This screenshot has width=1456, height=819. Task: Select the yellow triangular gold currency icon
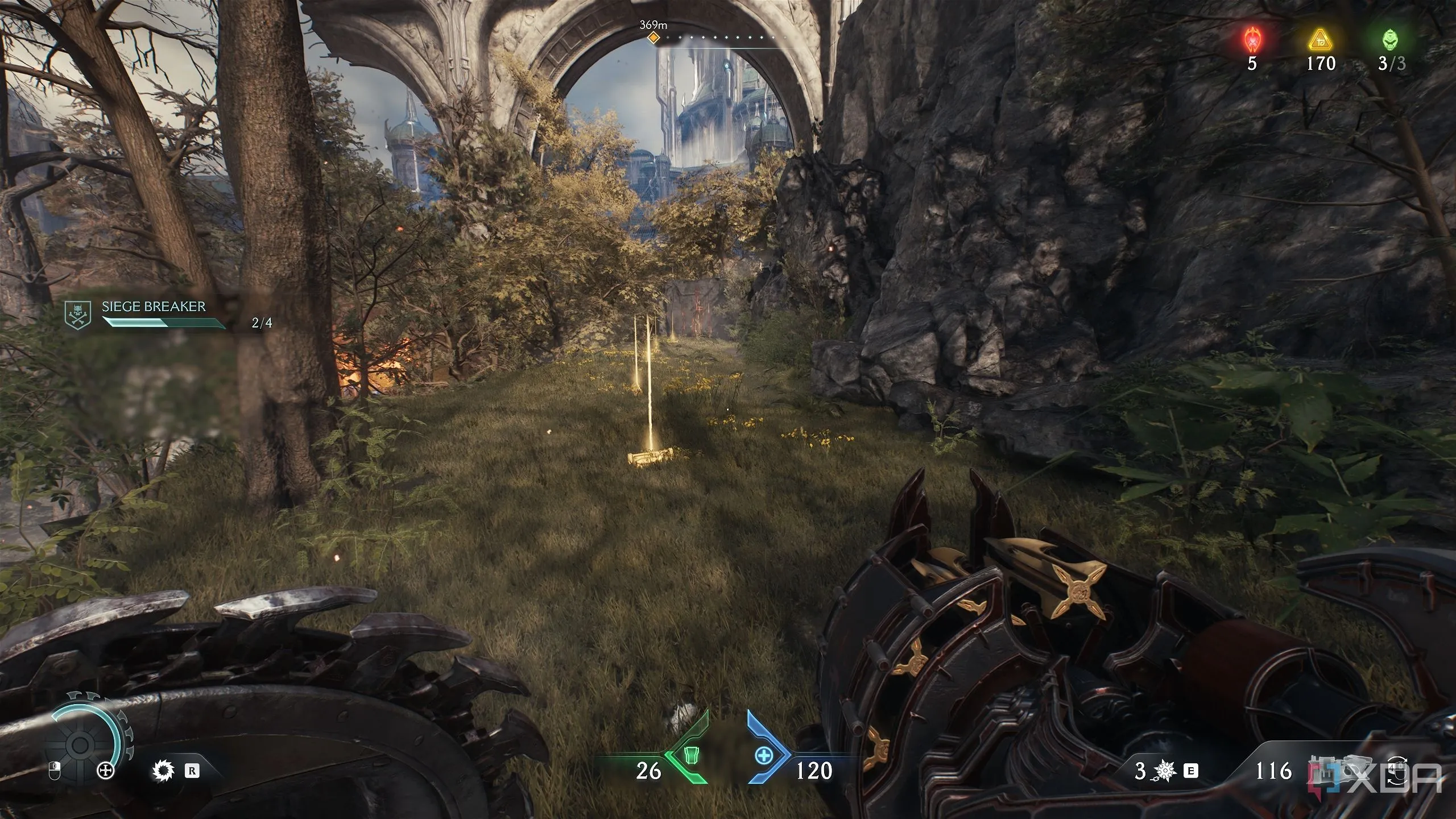click(1321, 40)
